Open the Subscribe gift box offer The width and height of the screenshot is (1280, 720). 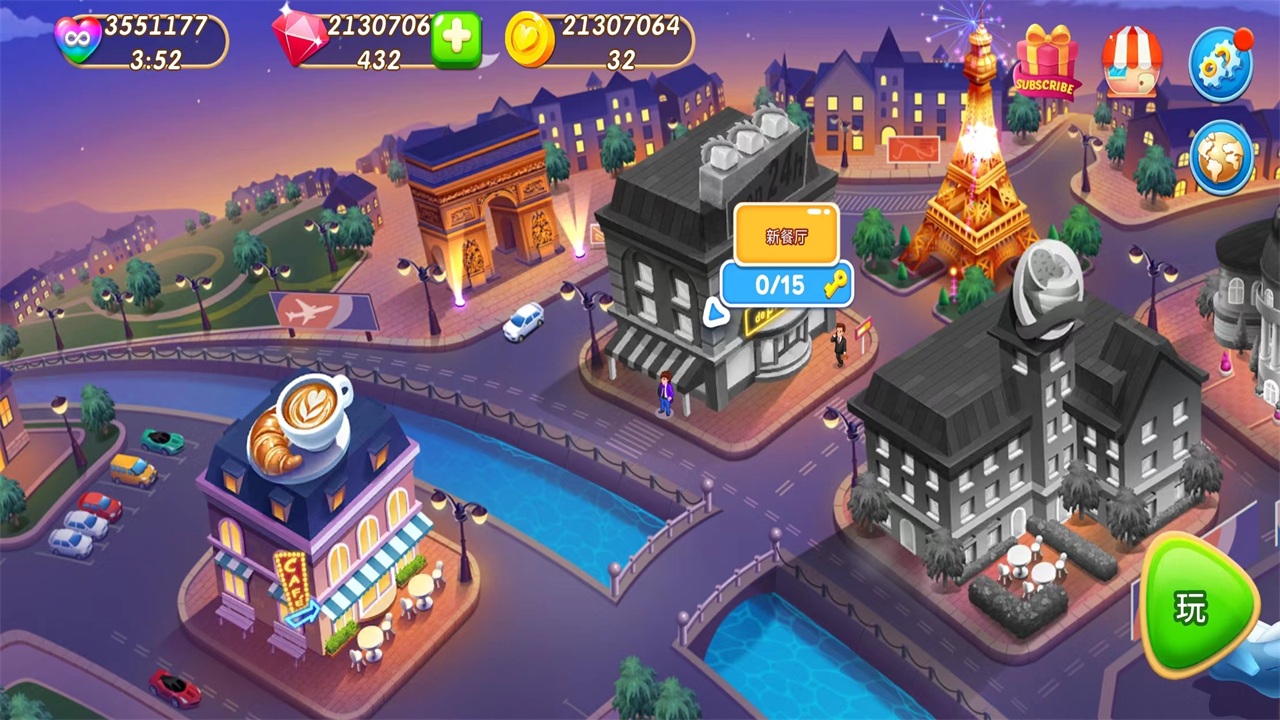tap(1045, 62)
